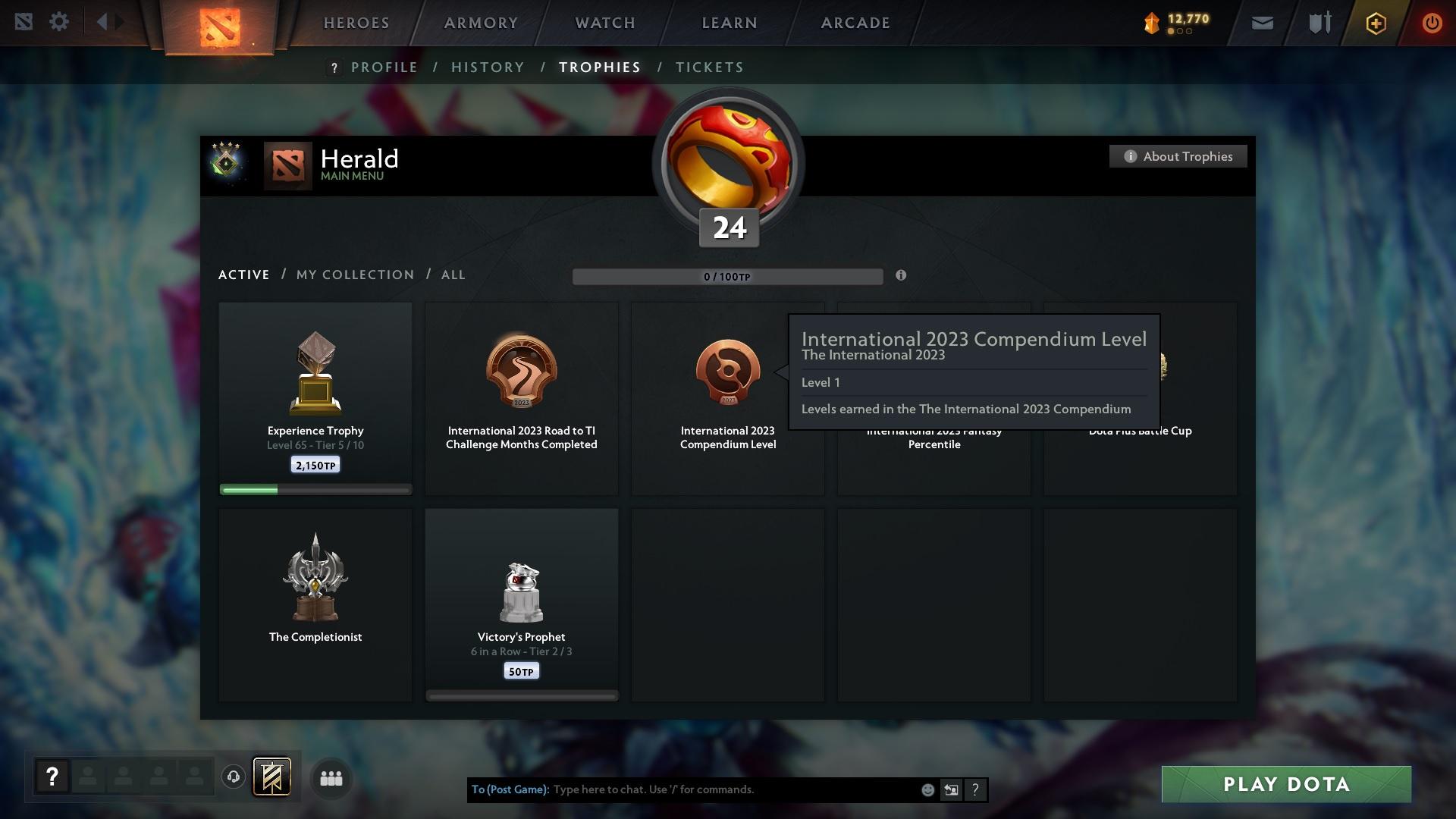Open the Dota 2 settings gear
The image size is (1456, 819).
(x=59, y=22)
